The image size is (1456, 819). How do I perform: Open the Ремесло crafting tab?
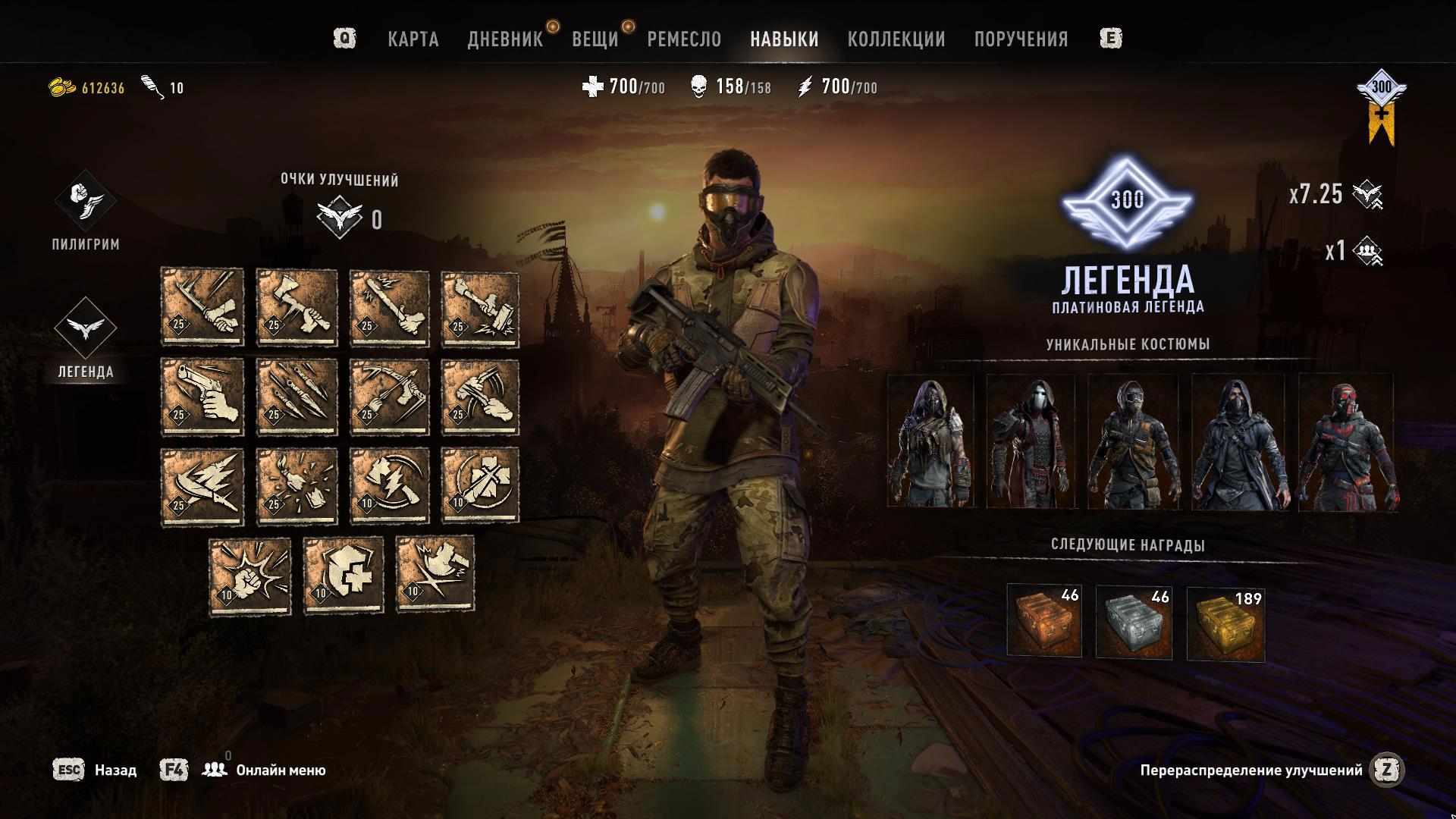pyautogui.click(x=684, y=39)
